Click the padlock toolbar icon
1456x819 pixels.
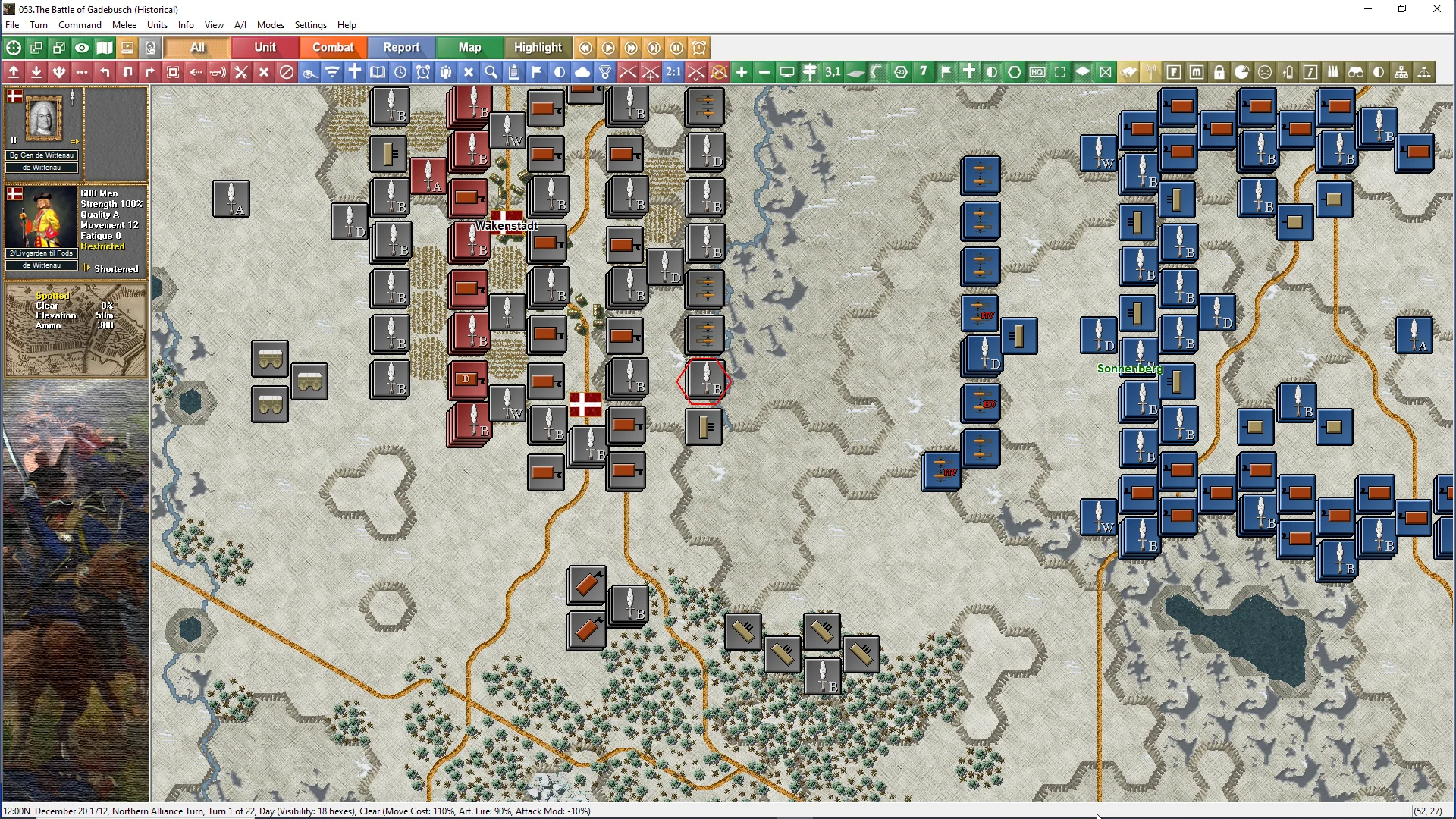click(x=1219, y=72)
